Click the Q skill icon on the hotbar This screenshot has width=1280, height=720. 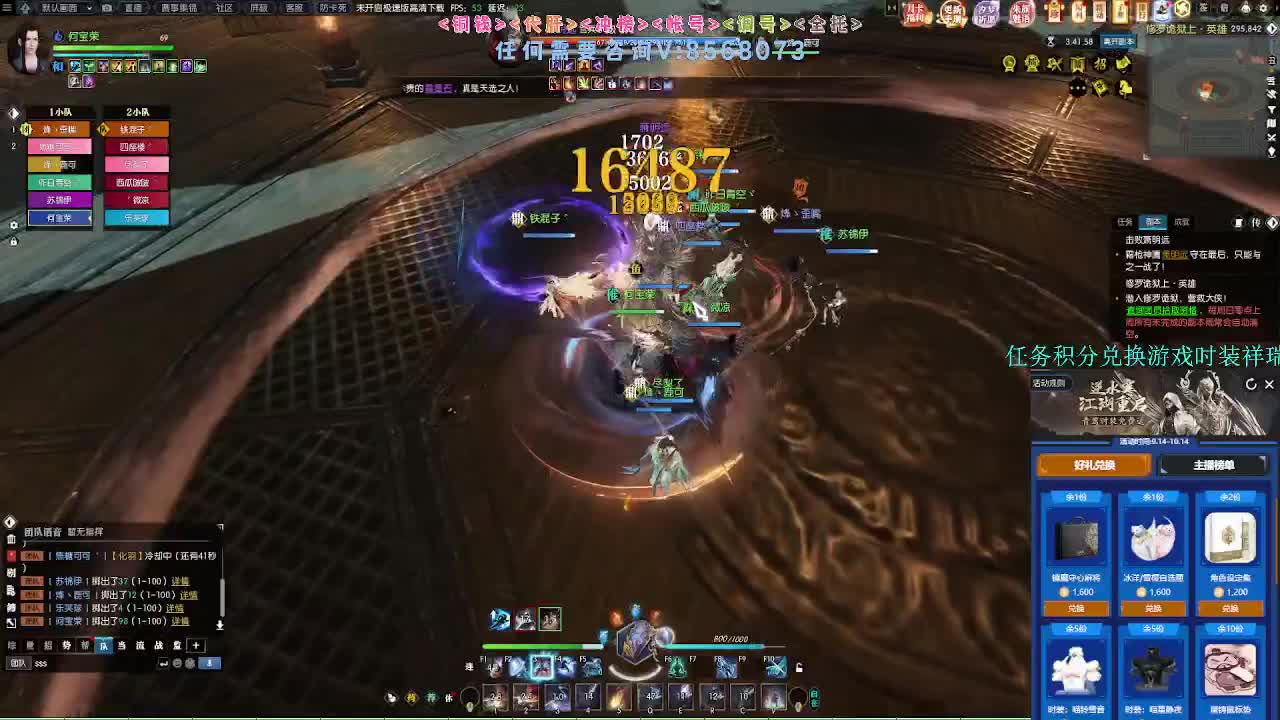click(x=649, y=694)
